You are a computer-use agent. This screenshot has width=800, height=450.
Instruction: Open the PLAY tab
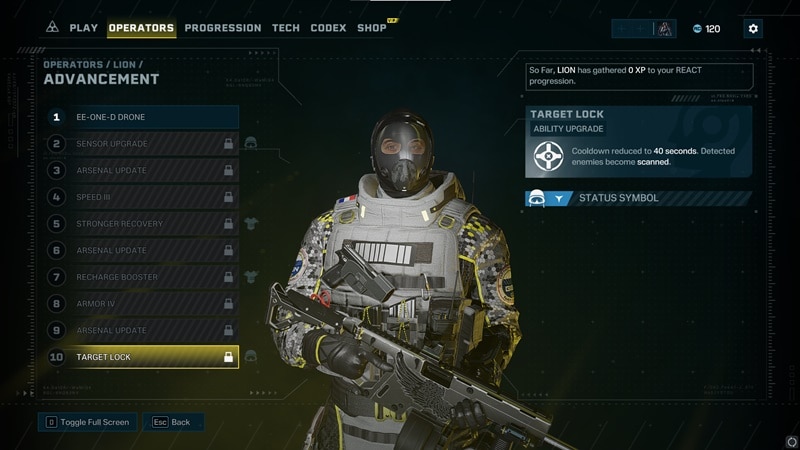(x=83, y=28)
